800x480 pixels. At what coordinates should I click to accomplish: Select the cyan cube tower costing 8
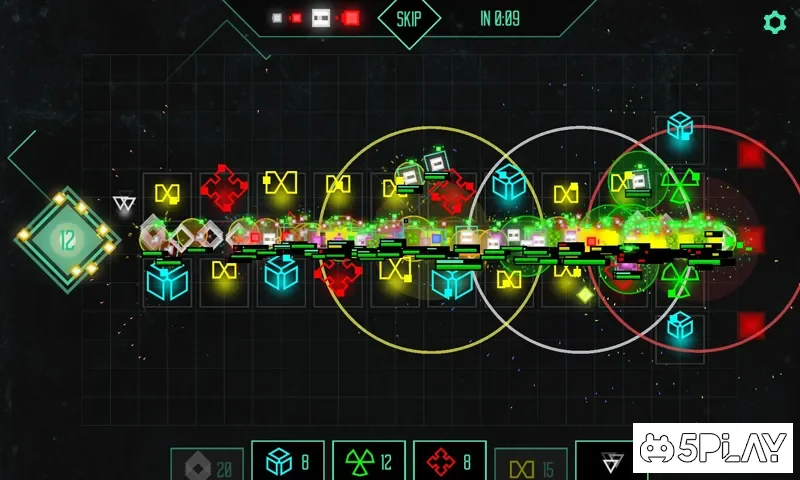[x=287, y=462]
